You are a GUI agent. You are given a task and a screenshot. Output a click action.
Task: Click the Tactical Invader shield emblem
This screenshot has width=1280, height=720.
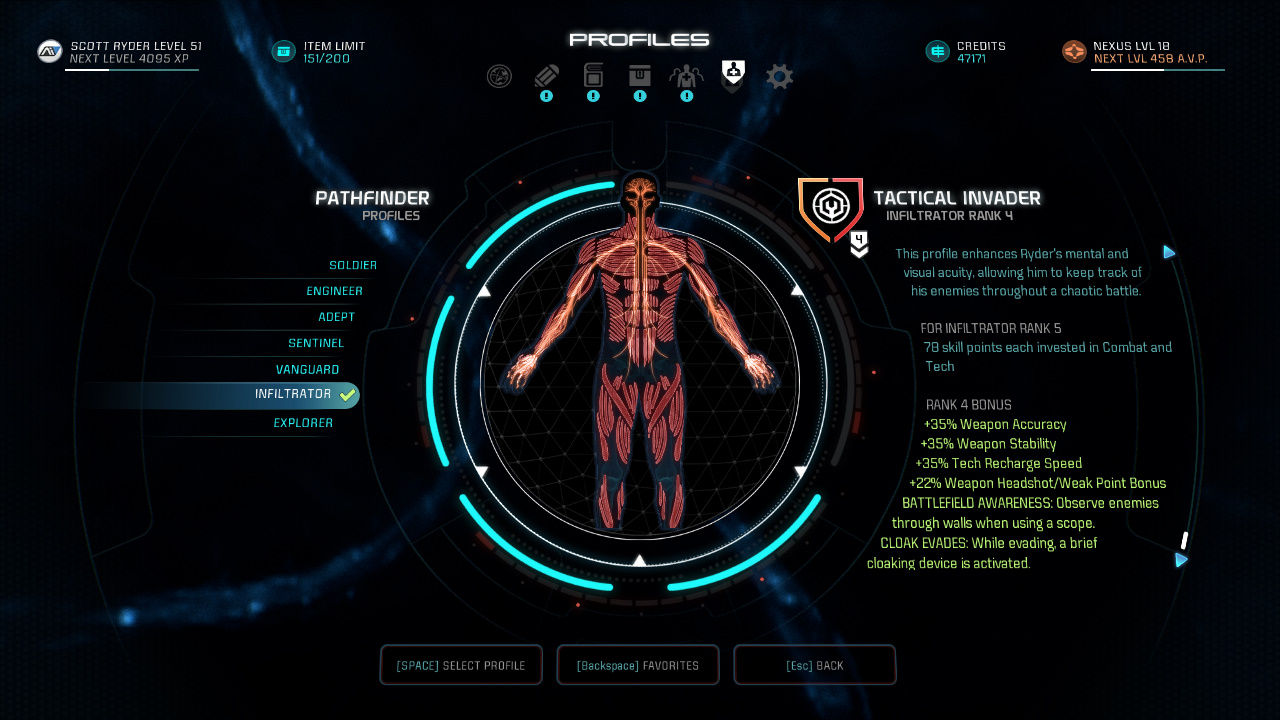pos(830,207)
